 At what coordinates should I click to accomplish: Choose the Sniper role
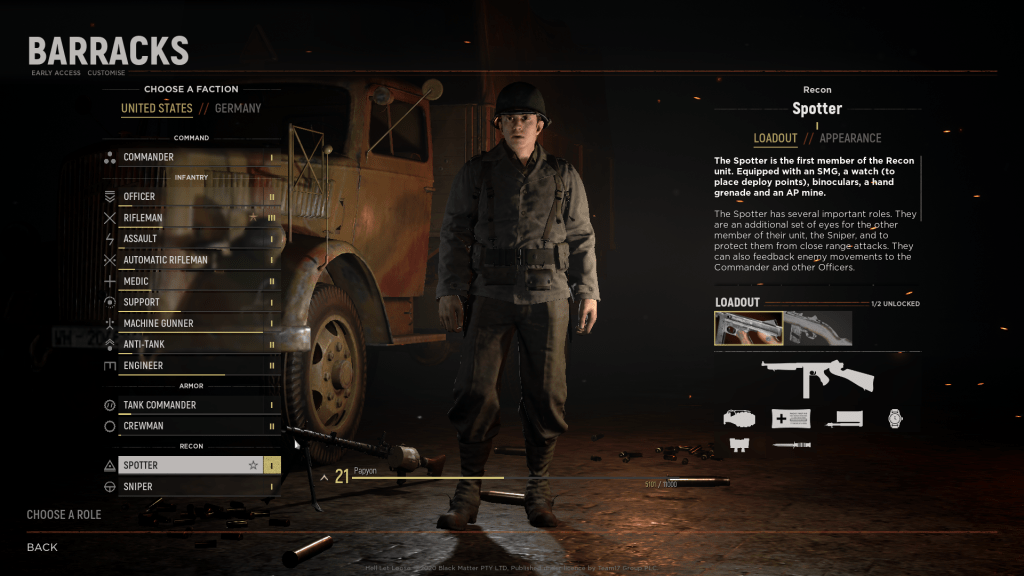[x=190, y=487]
